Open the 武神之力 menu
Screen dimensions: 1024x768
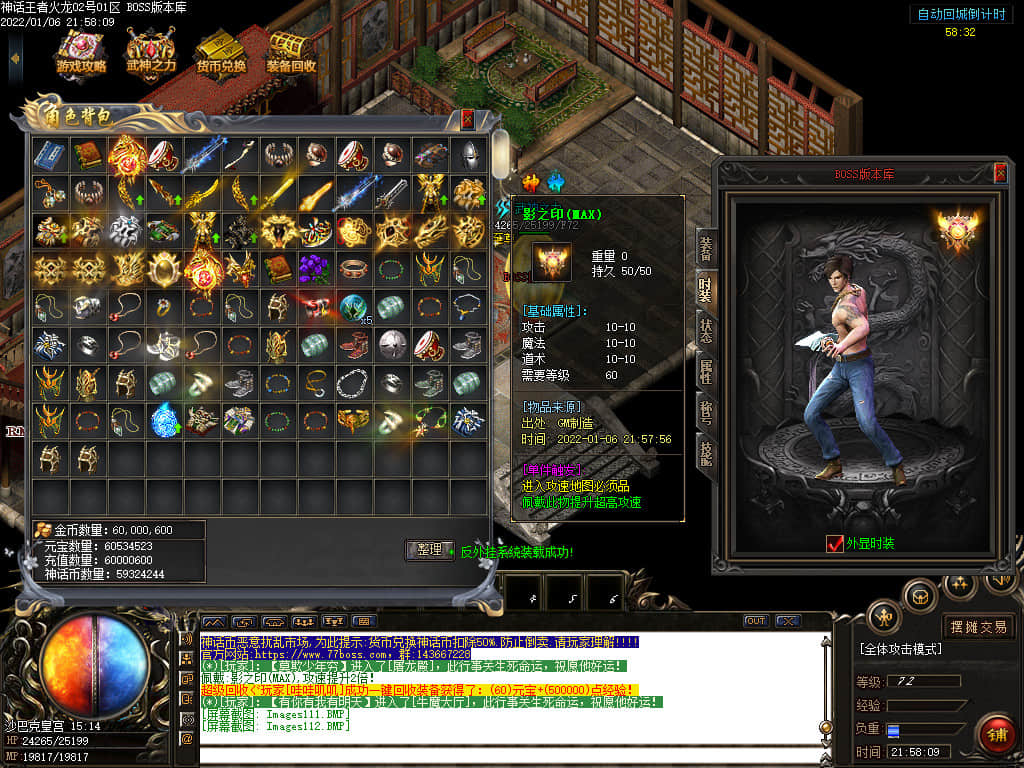point(151,54)
